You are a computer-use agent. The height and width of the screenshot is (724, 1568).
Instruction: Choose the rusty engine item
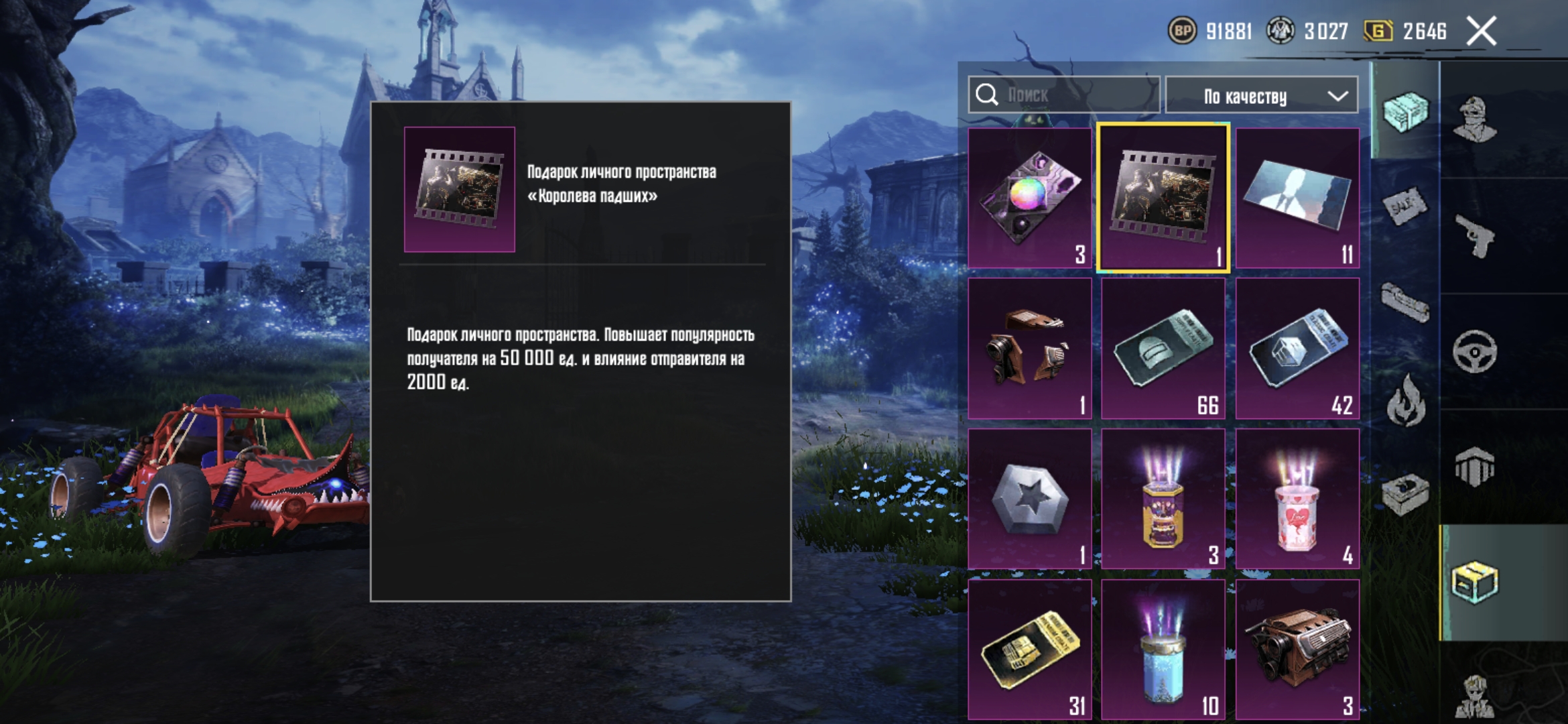pyautogui.click(x=1297, y=649)
